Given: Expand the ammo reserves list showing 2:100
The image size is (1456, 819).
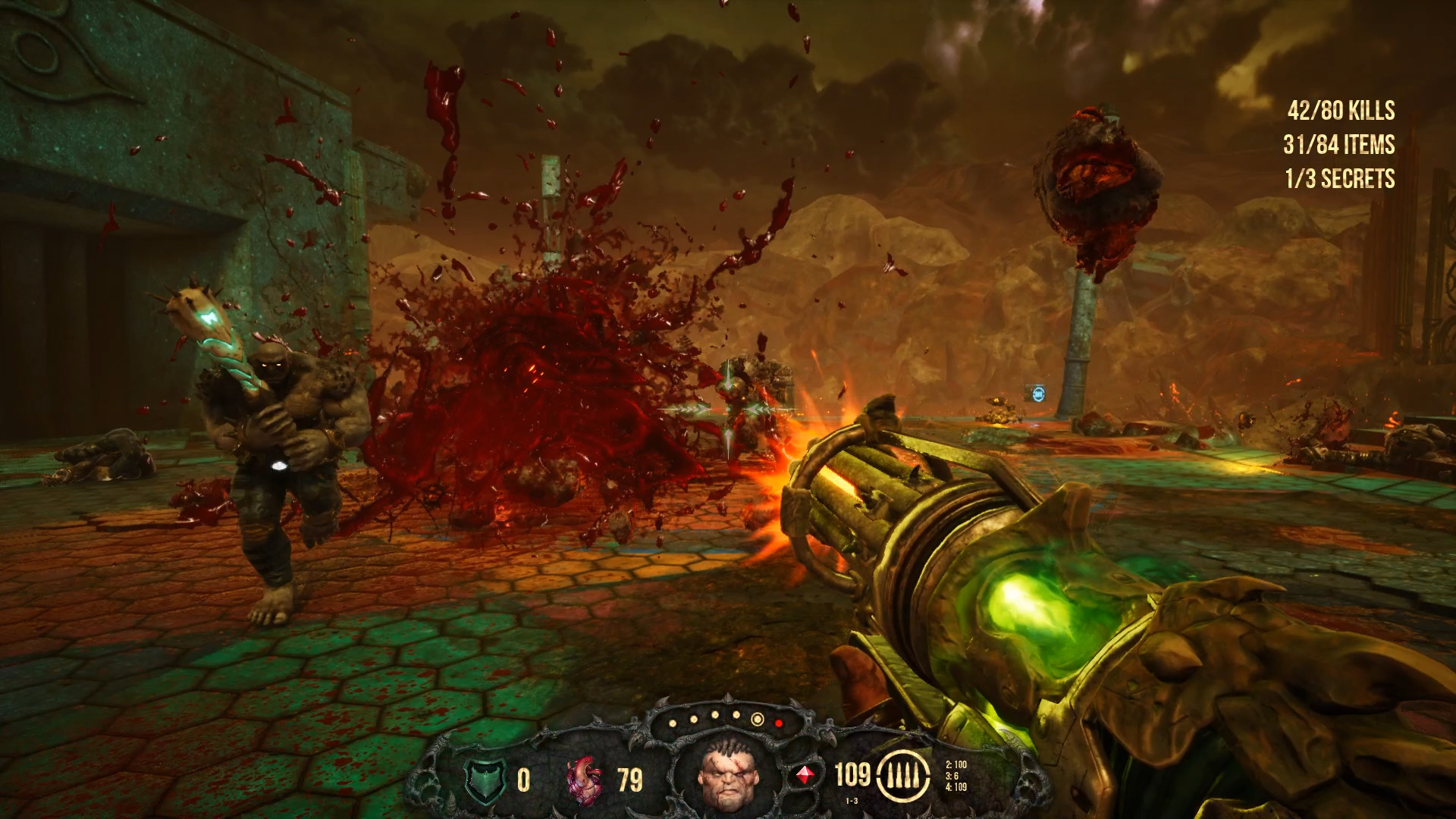Looking at the screenshot, I should click(x=956, y=767).
